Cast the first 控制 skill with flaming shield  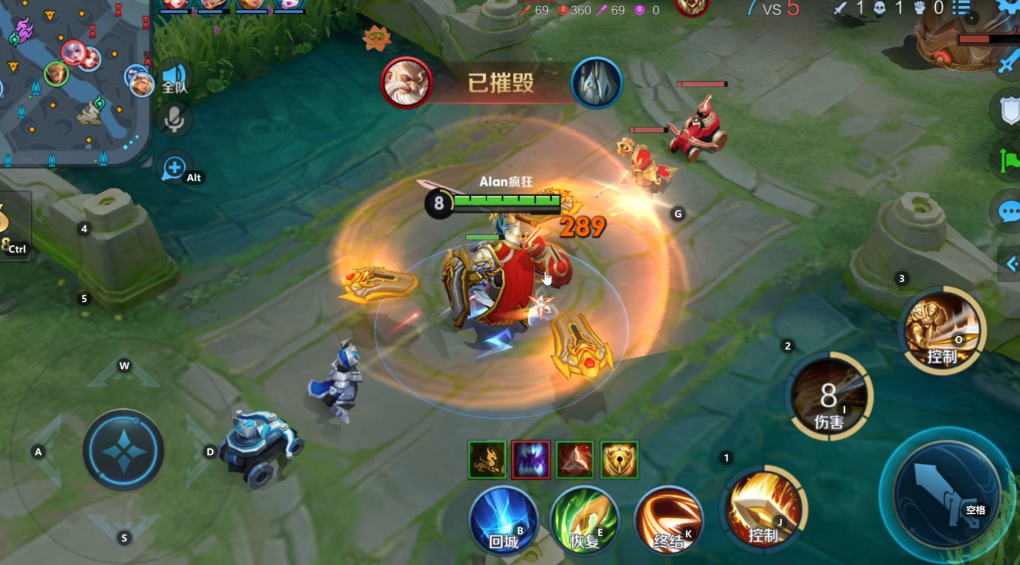(x=765, y=507)
